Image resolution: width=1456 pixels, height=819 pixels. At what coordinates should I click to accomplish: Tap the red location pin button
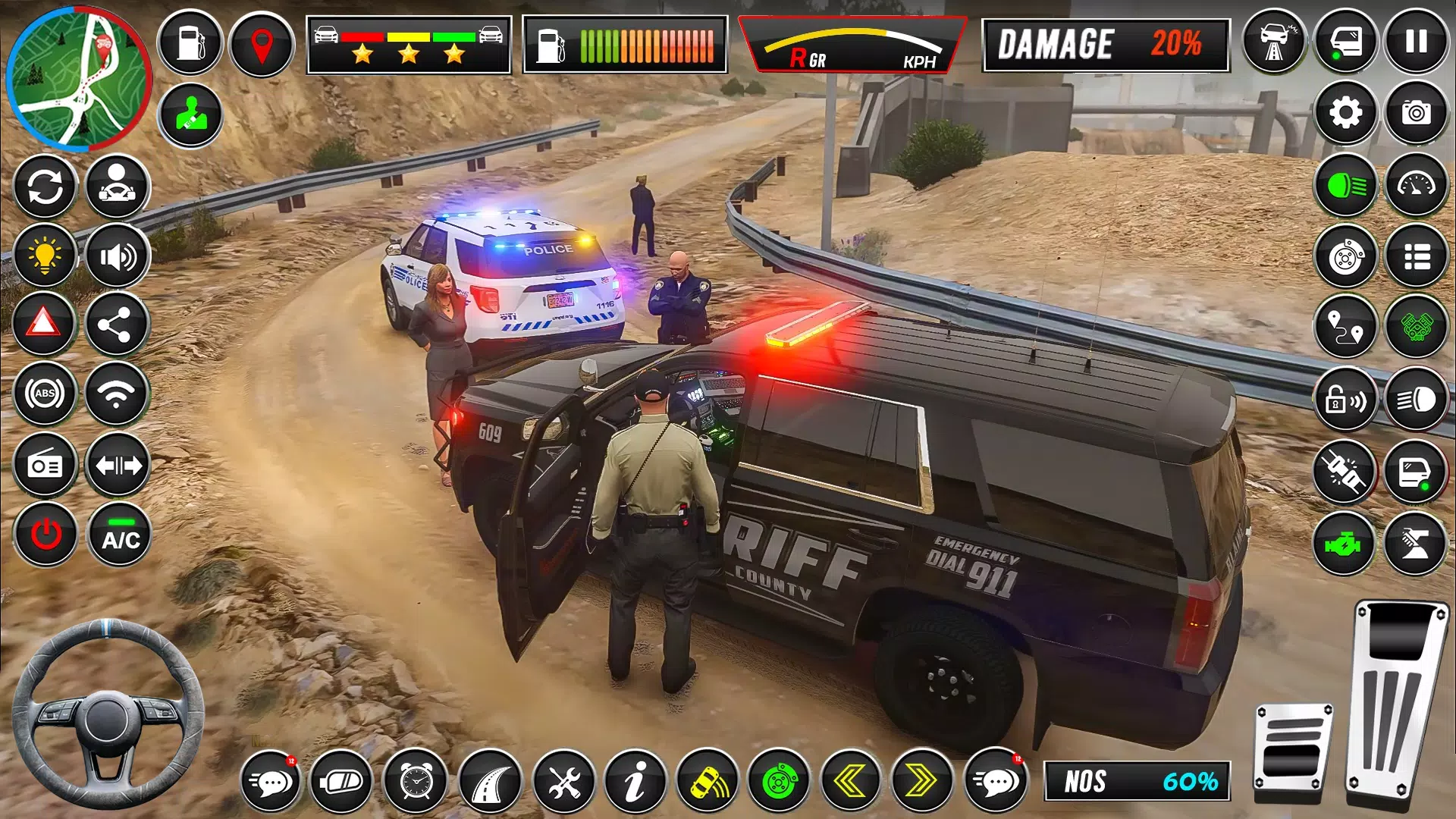[262, 44]
